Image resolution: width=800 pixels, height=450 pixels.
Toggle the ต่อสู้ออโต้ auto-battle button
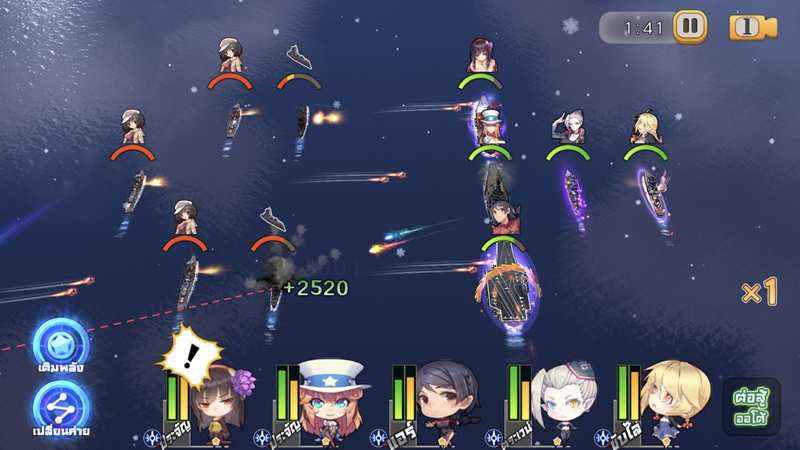coord(751,405)
